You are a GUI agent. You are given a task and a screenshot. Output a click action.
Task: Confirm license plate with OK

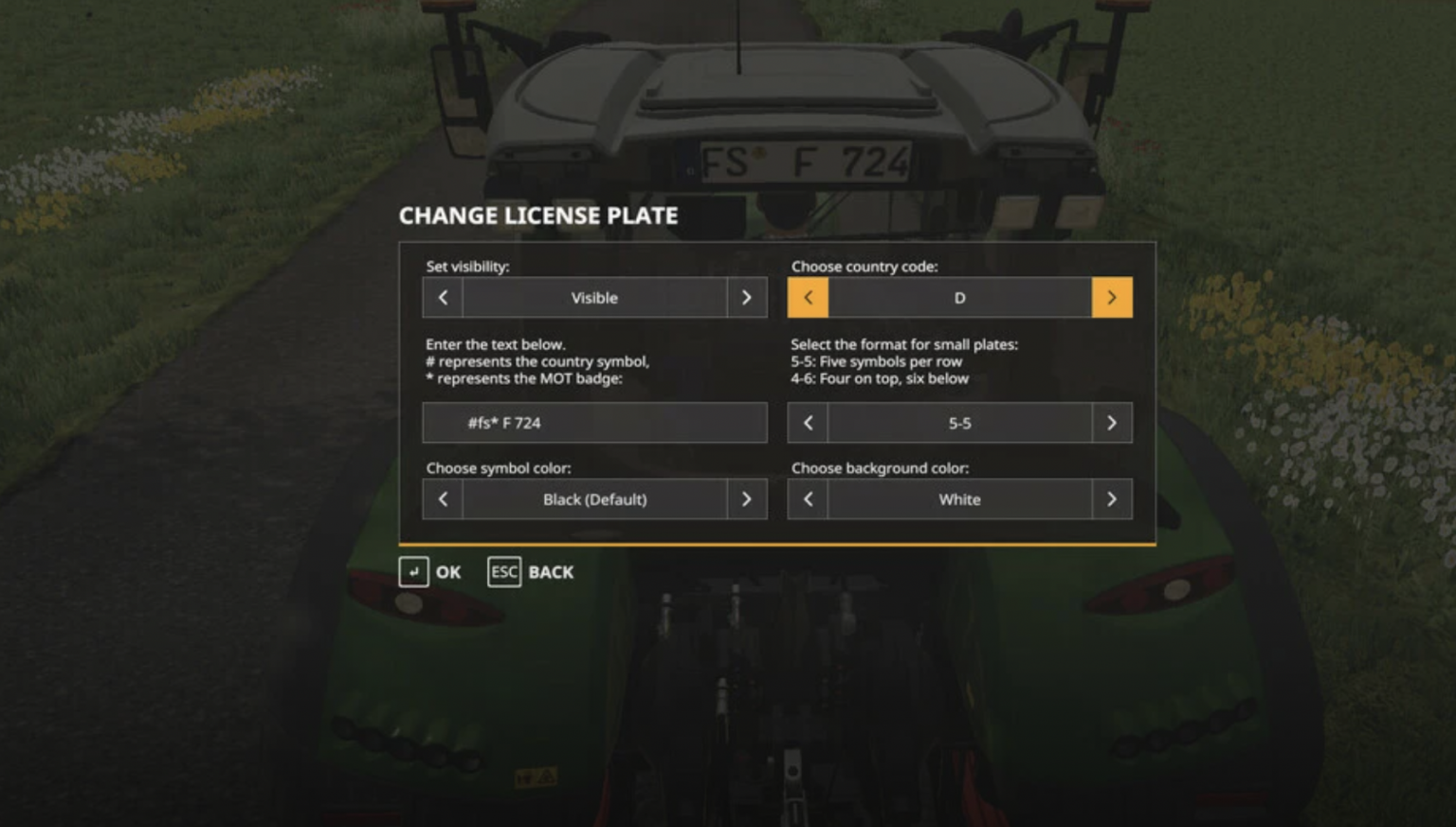430,572
